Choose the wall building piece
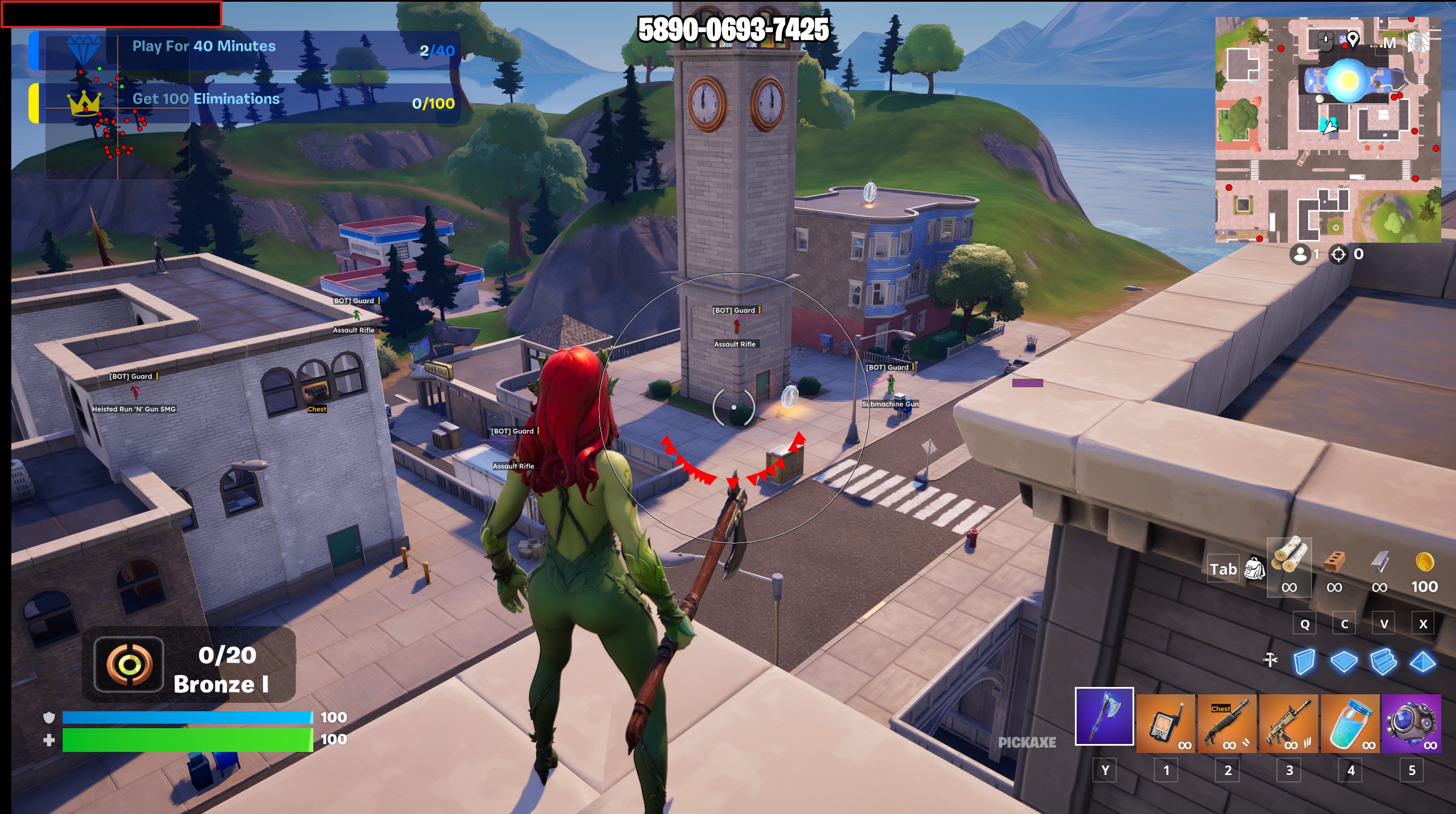 pyautogui.click(x=1304, y=662)
